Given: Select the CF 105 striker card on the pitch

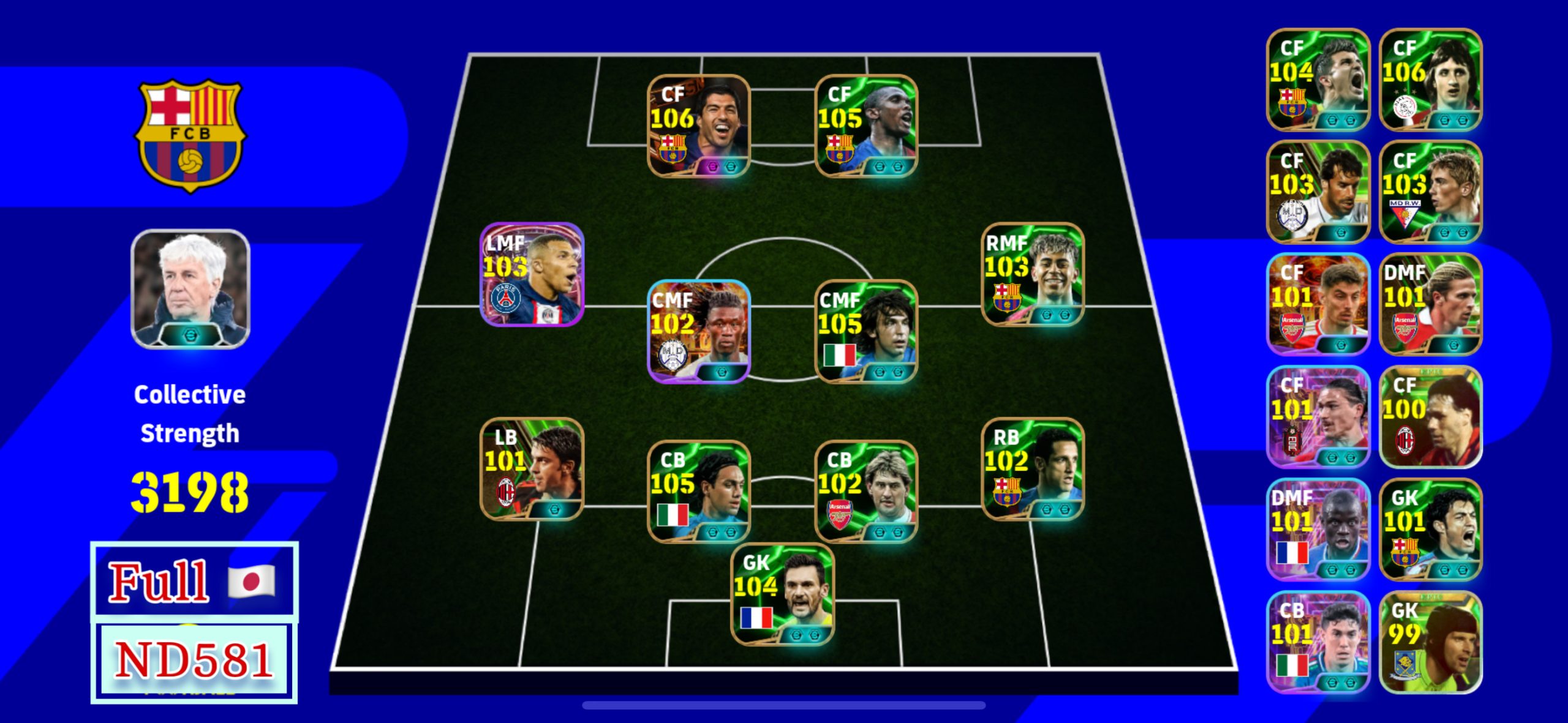Looking at the screenshot, I should coord(866,125).
